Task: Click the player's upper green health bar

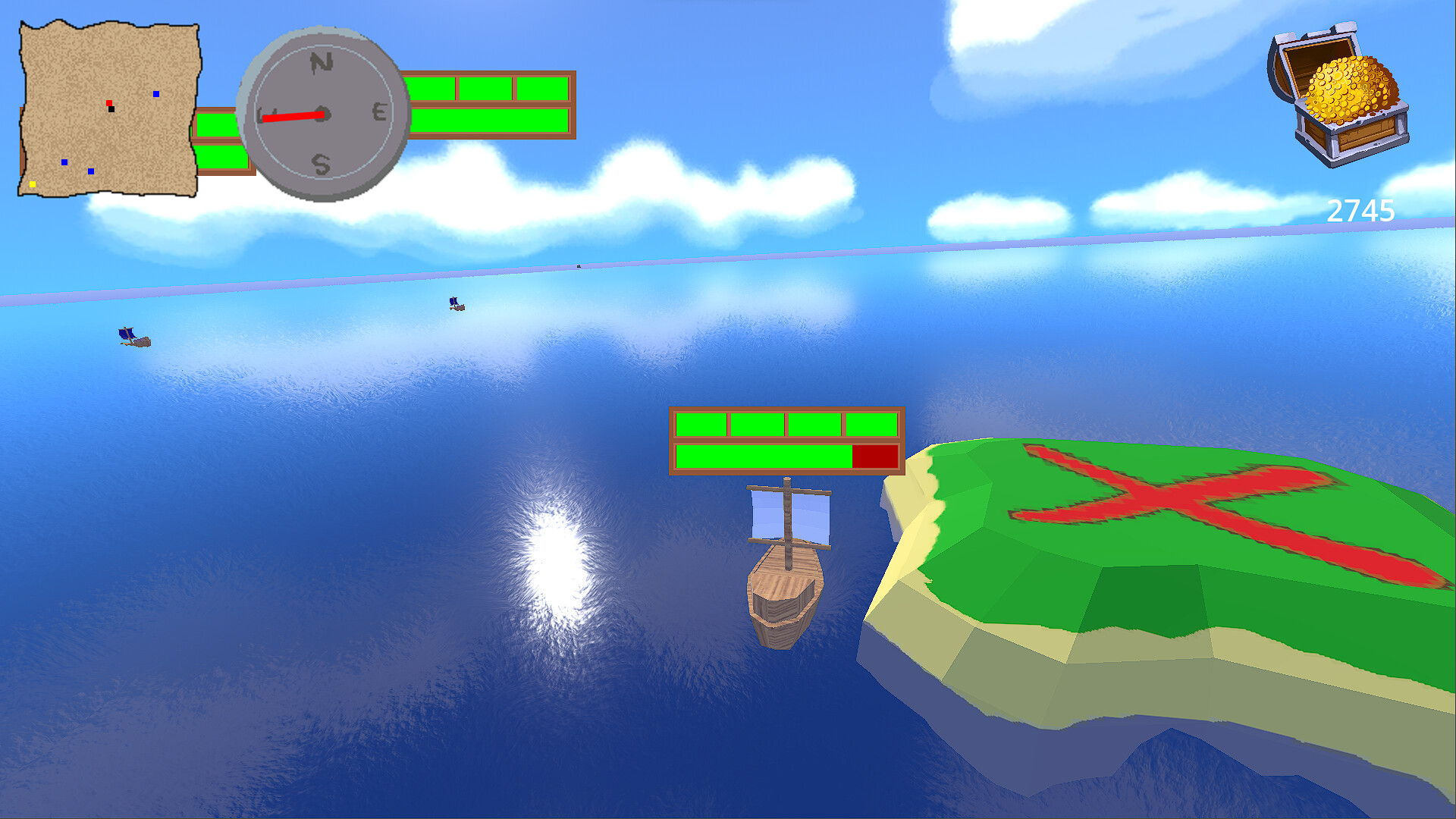Action: point(785,423)
